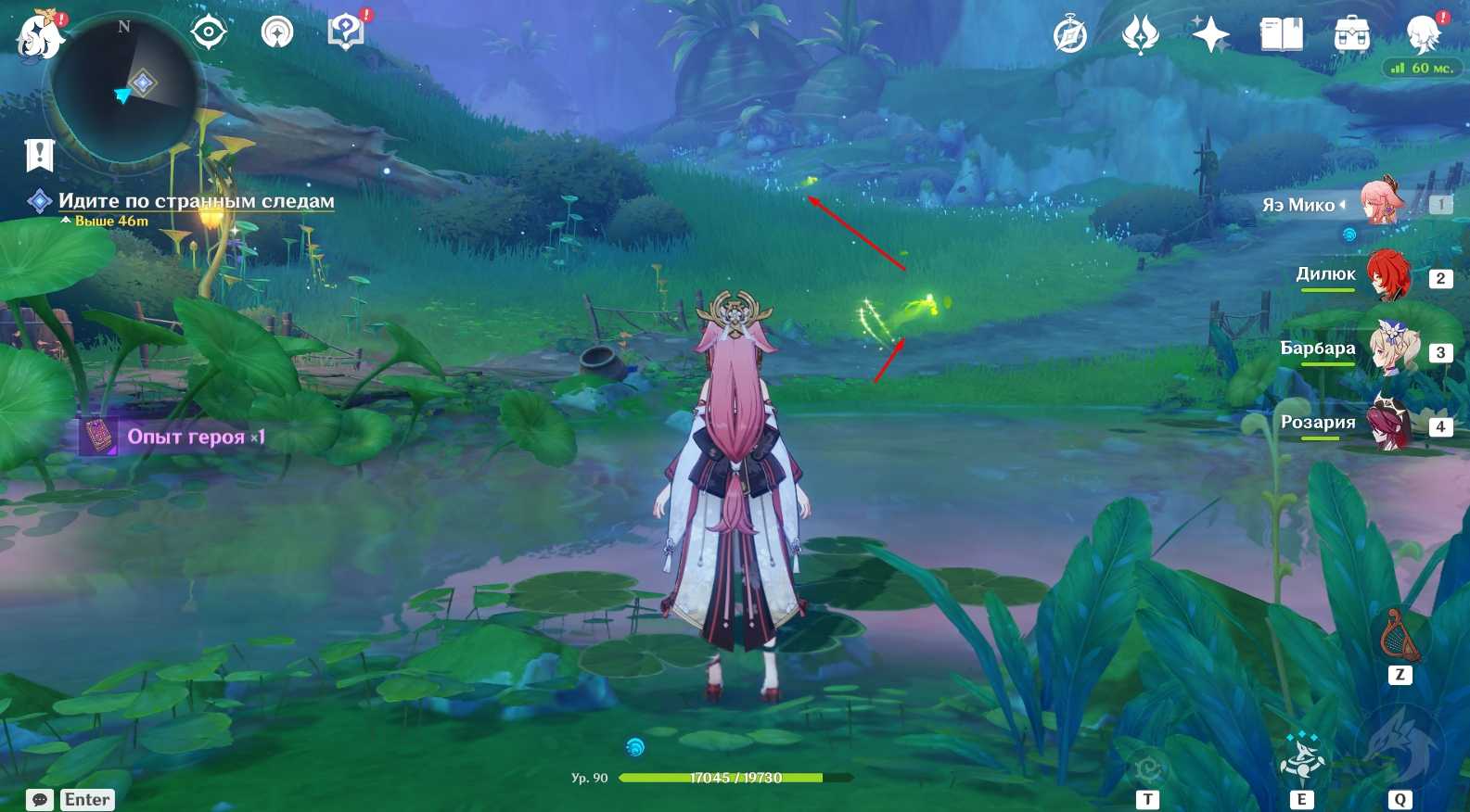
Task: Open the compass events icon
Action: pos(1070,36)
